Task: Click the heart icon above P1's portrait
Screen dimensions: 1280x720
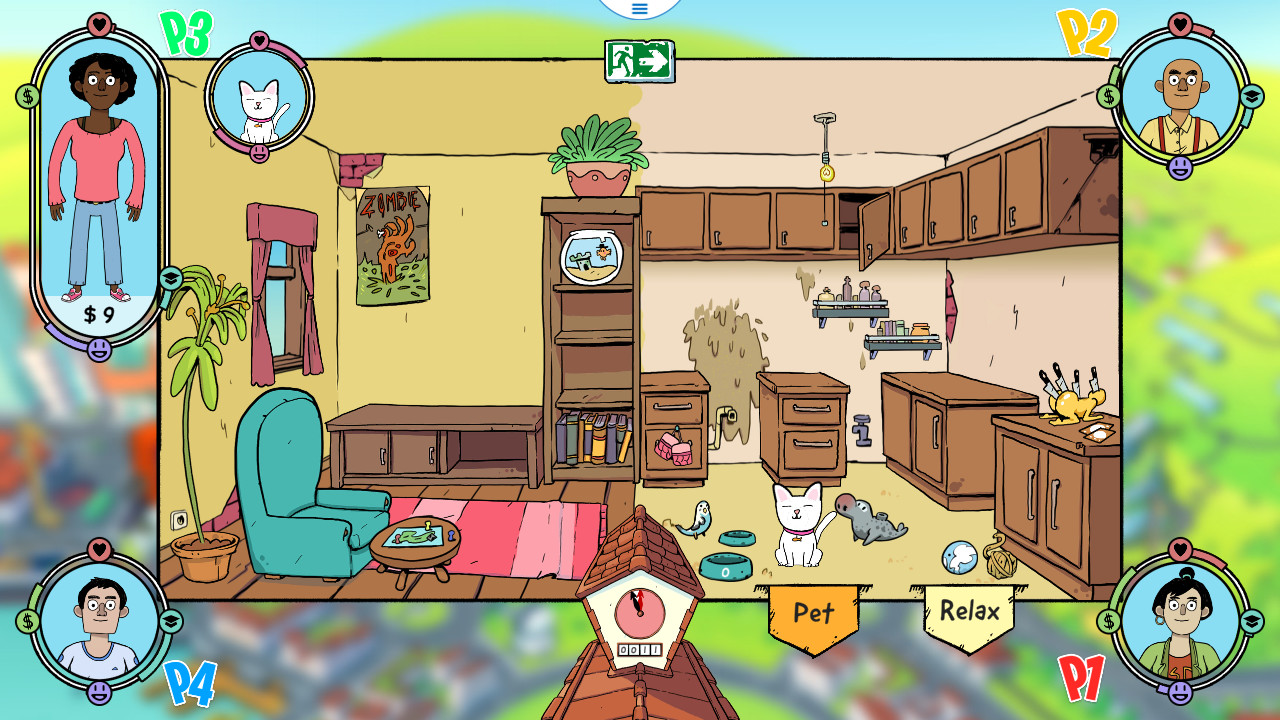Action: [1180, 550]
